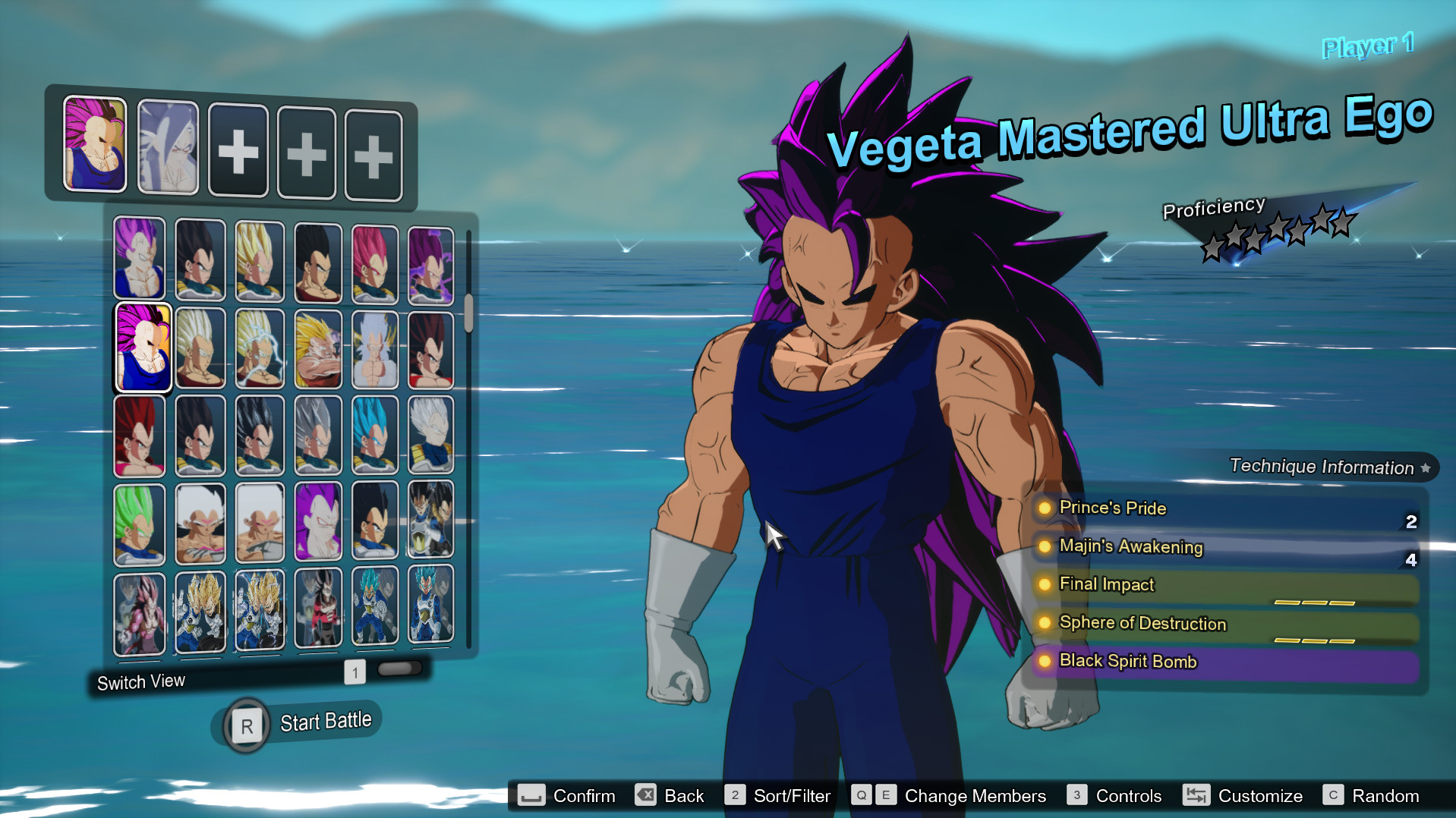Click Confirm in the bottom bar

click(x=567, y=796)
